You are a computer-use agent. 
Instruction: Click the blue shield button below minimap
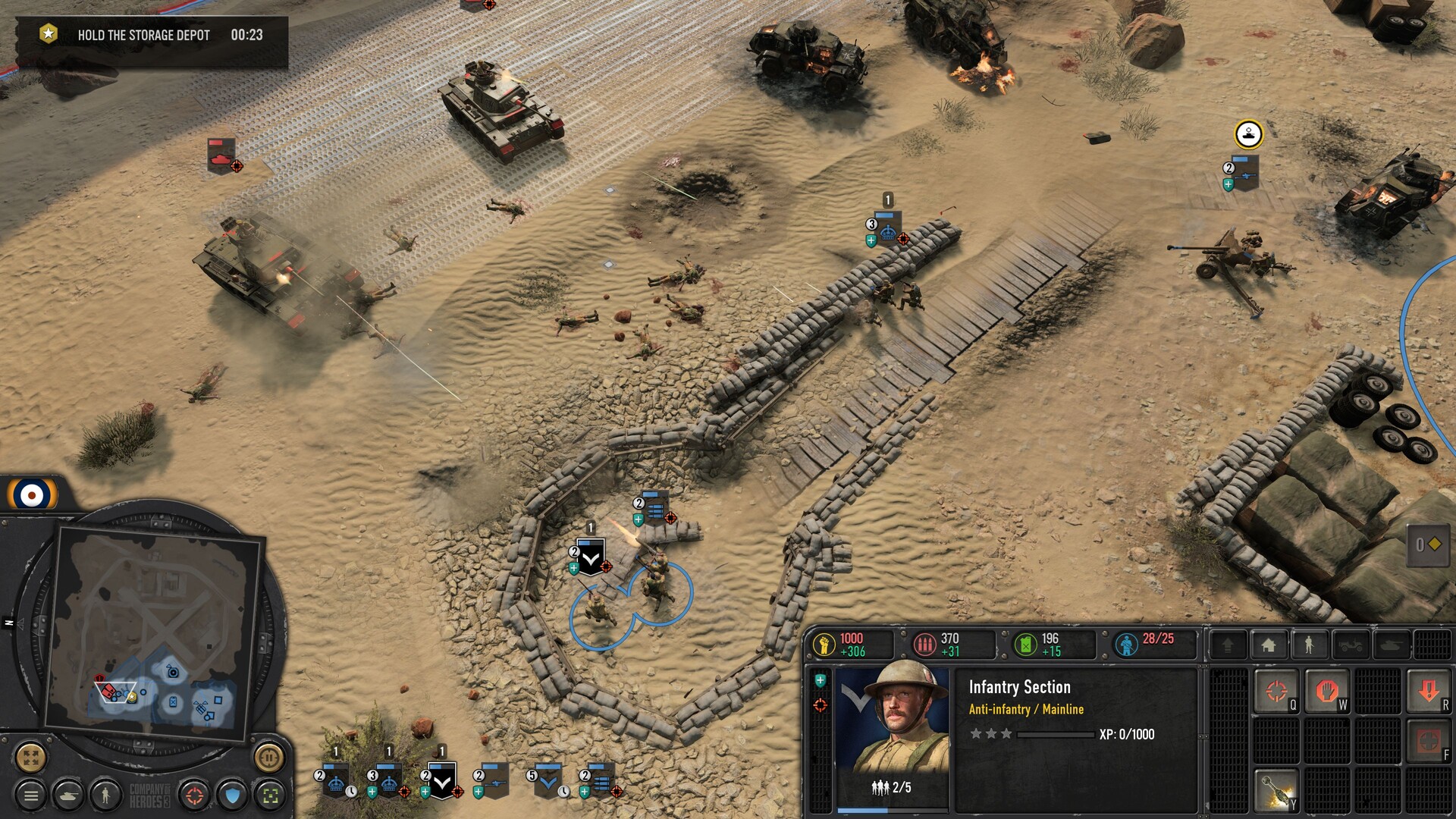pyautogui.click(x=233, y=795)
